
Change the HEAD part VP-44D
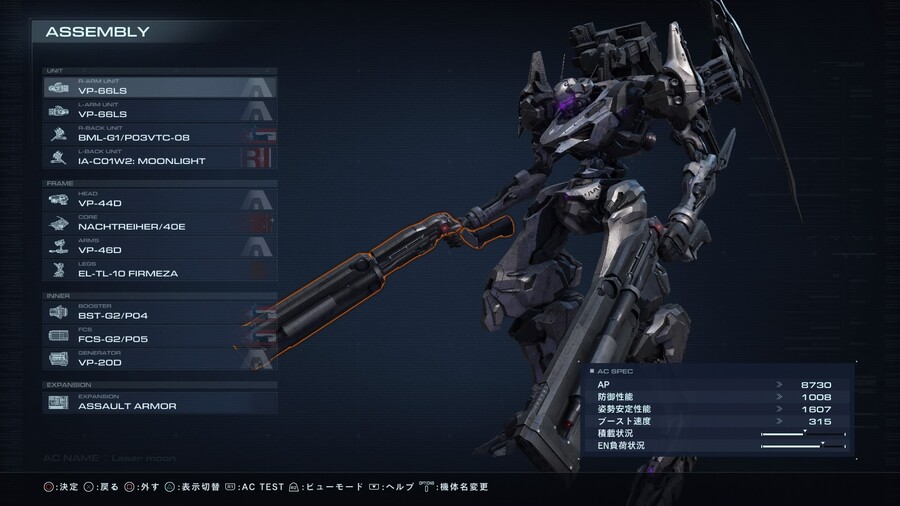pos(160,200)
